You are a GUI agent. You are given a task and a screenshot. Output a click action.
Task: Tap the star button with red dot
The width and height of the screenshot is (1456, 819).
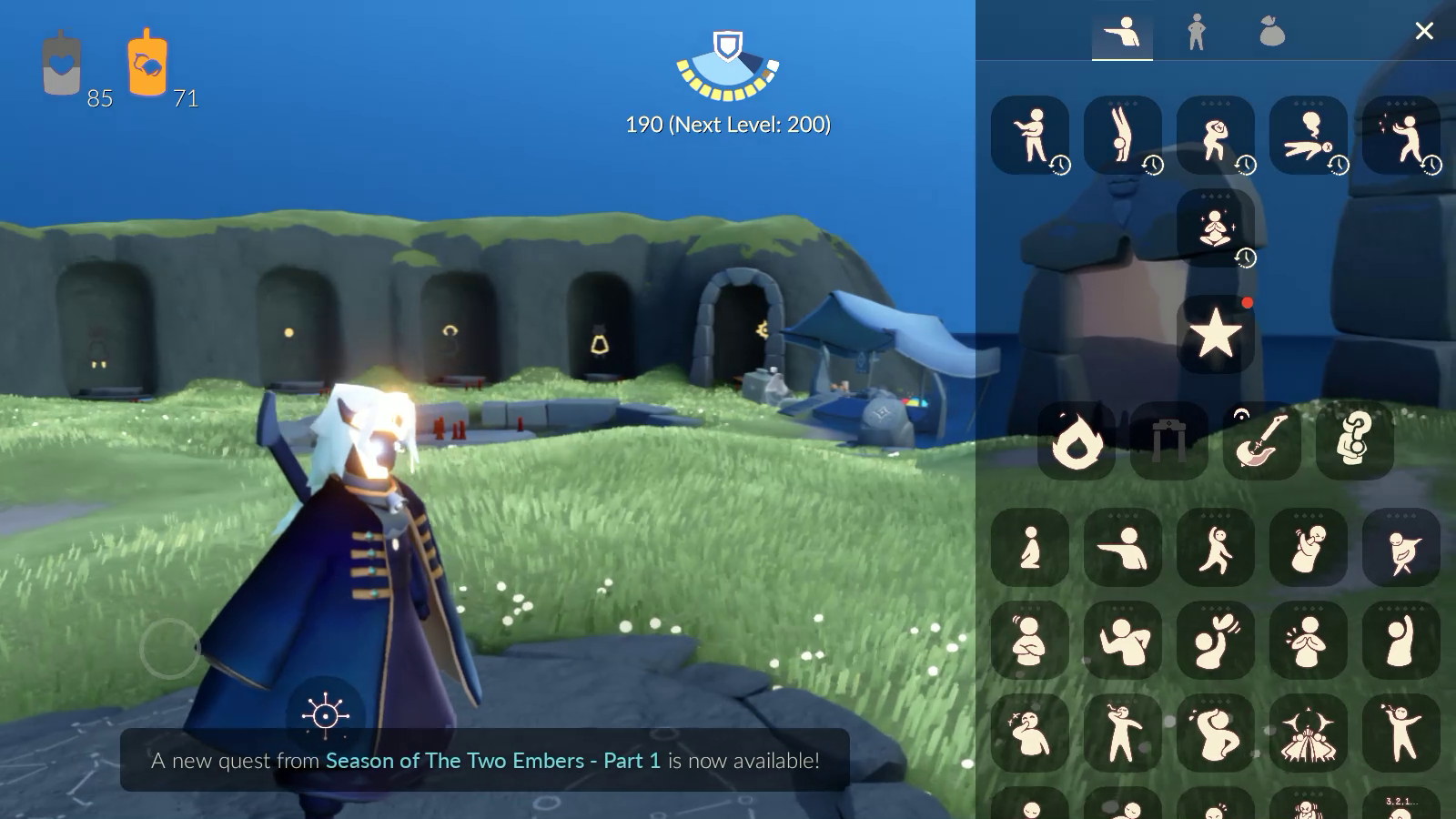1215,334
